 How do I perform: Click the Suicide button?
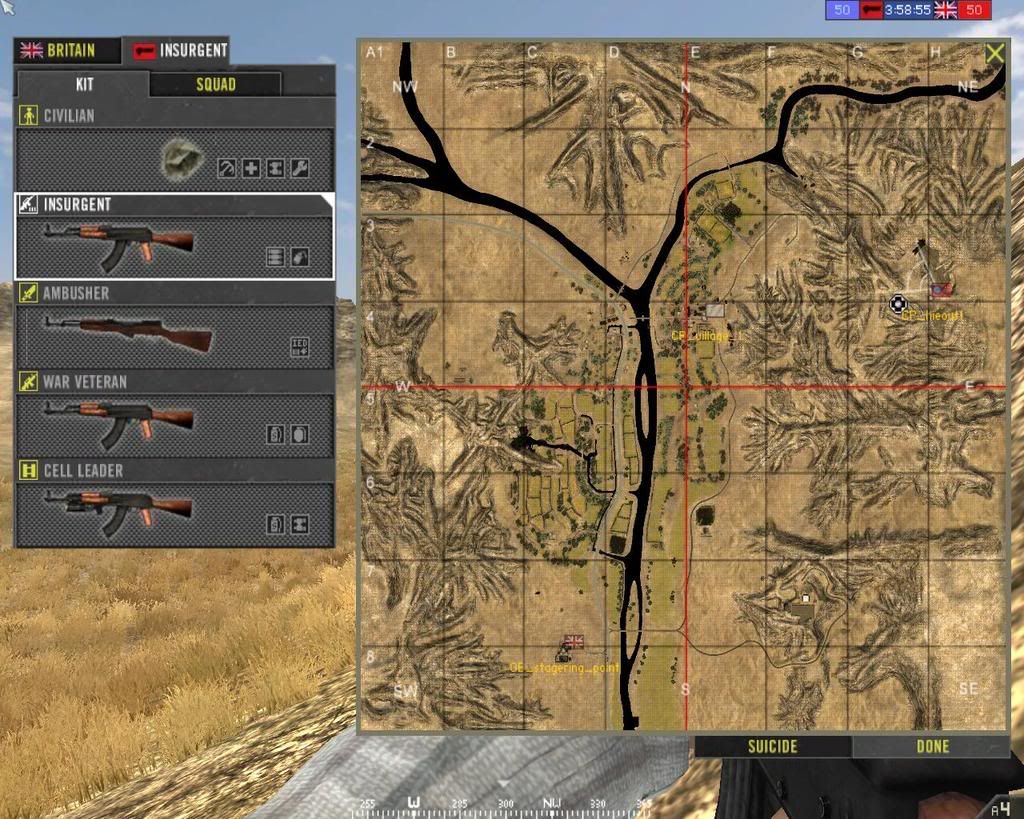tap(773, 746)
